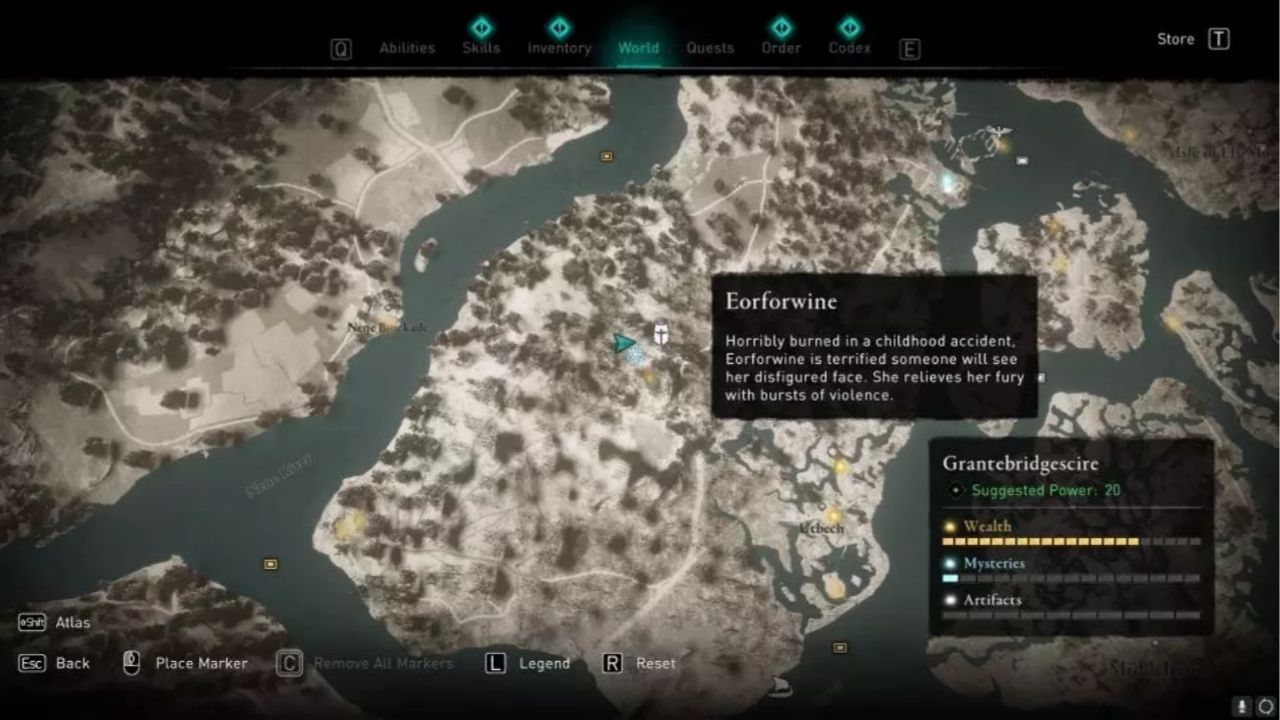Click Reset to restore default map view

(656, 663)
